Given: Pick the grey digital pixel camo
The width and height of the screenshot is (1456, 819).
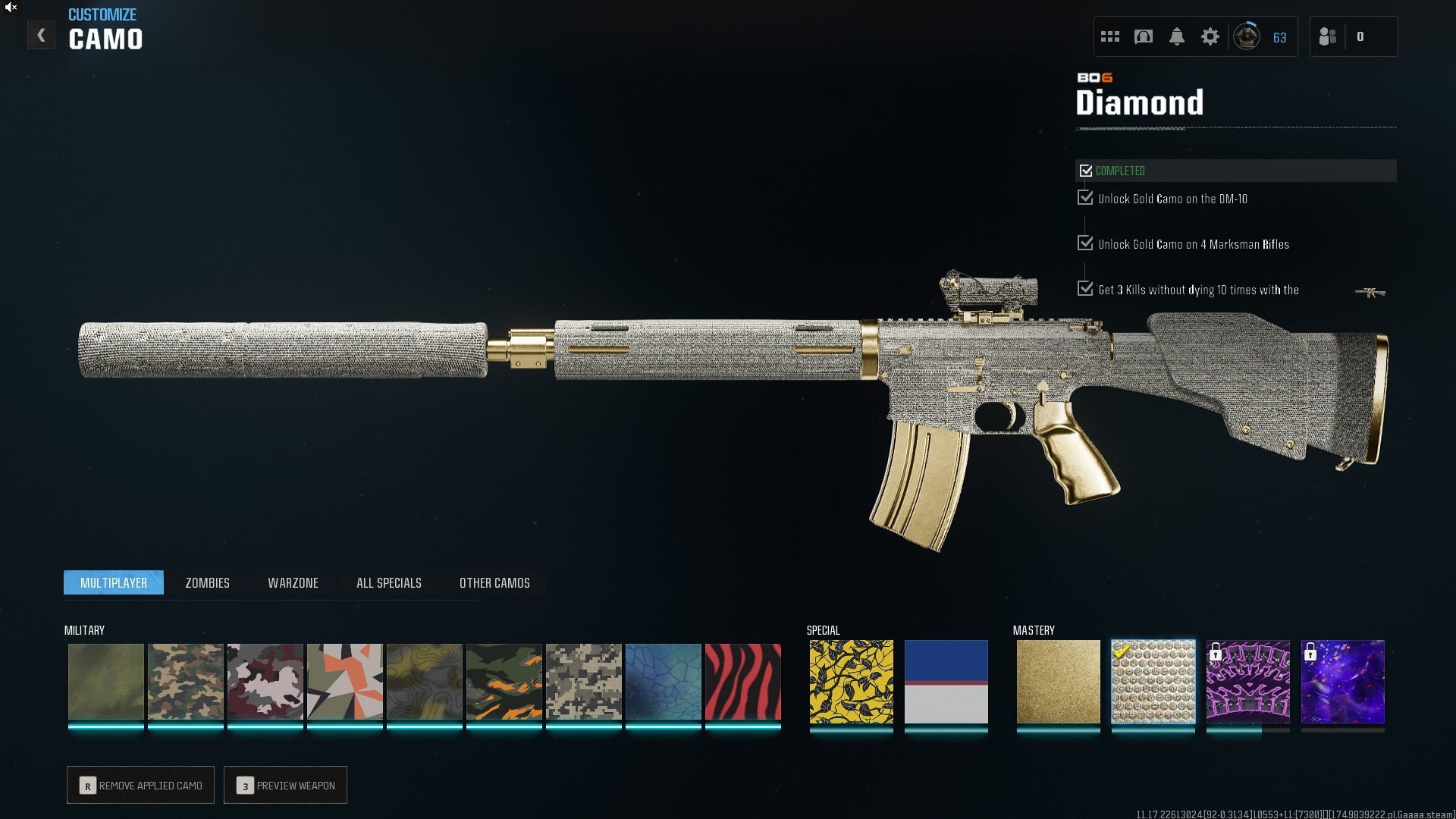Looking at the screenshot, I should pyautogui.click(x=583, y=682).
